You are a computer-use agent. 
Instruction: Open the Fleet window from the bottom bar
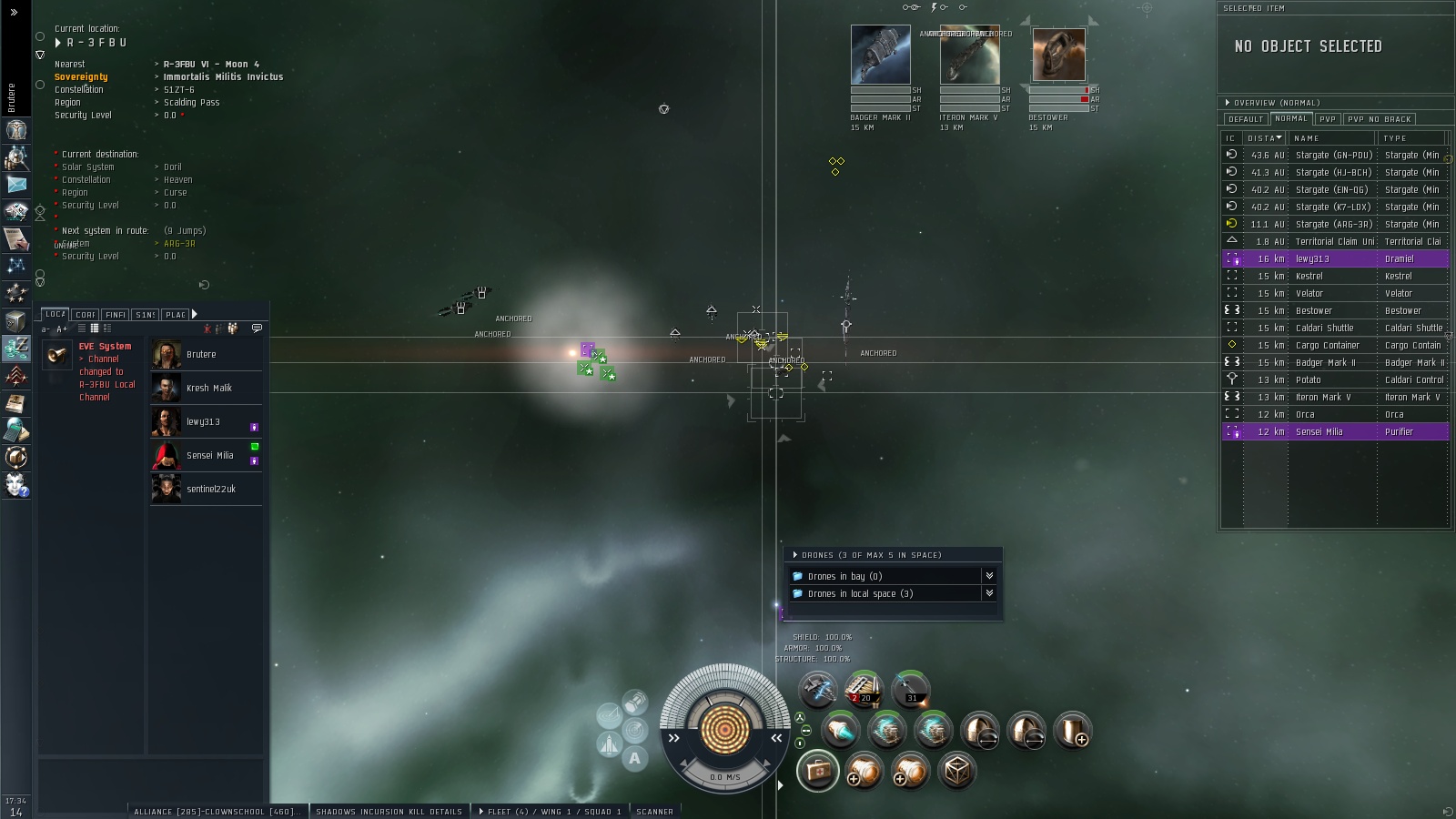click(x=549, y=811)
